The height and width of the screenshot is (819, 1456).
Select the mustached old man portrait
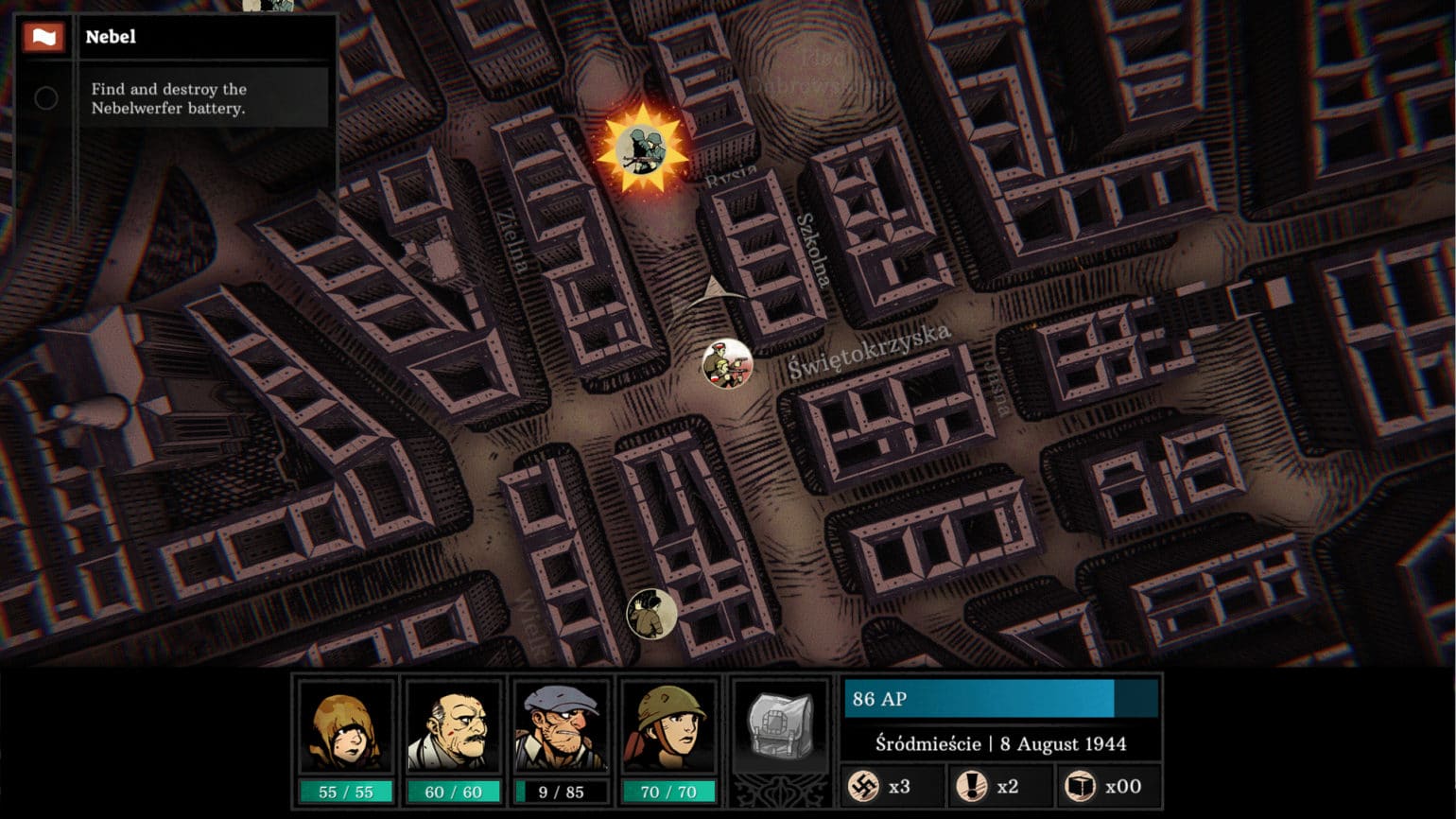453,729
